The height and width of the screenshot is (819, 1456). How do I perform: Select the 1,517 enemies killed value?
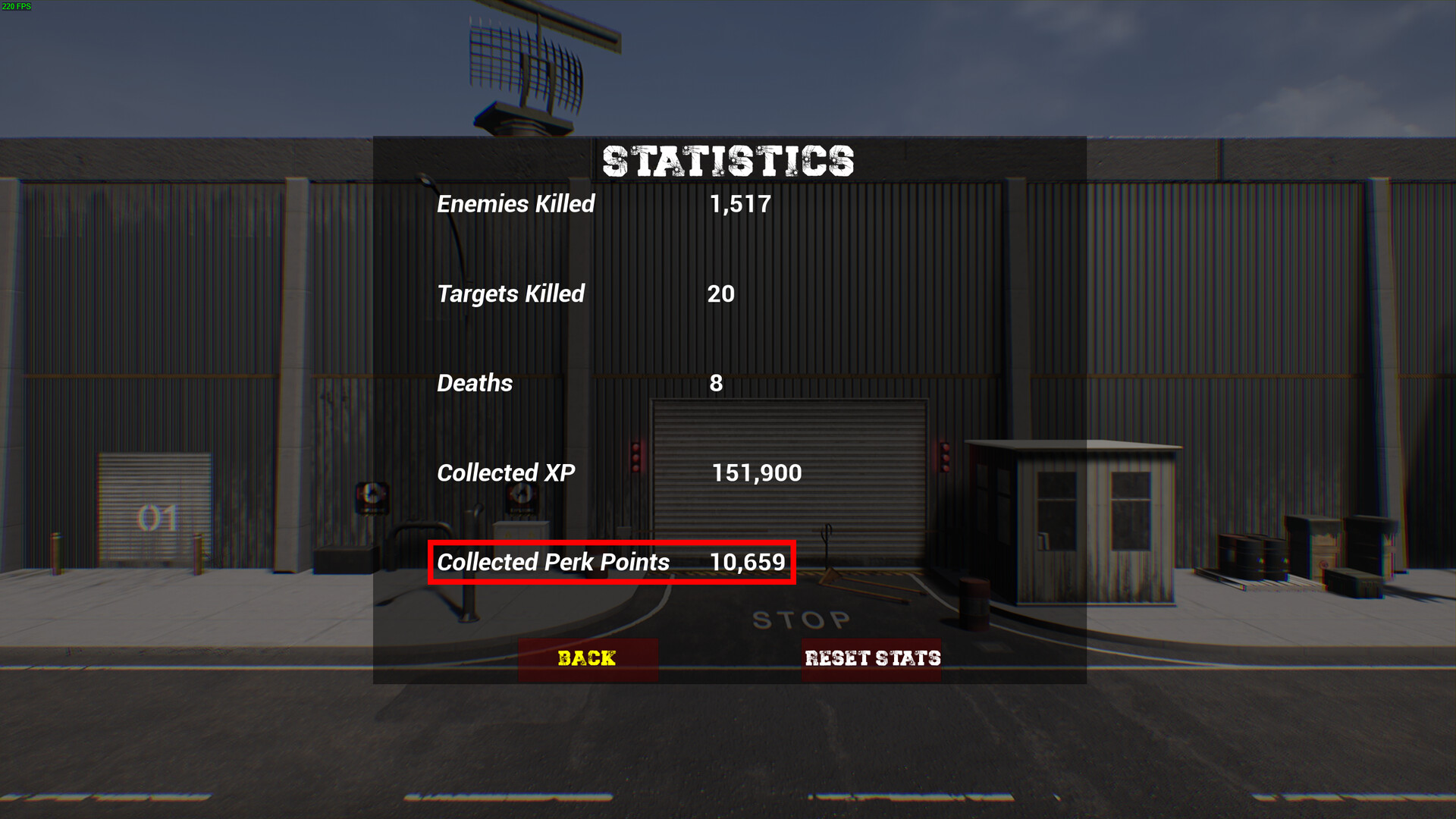coord(739,203)
